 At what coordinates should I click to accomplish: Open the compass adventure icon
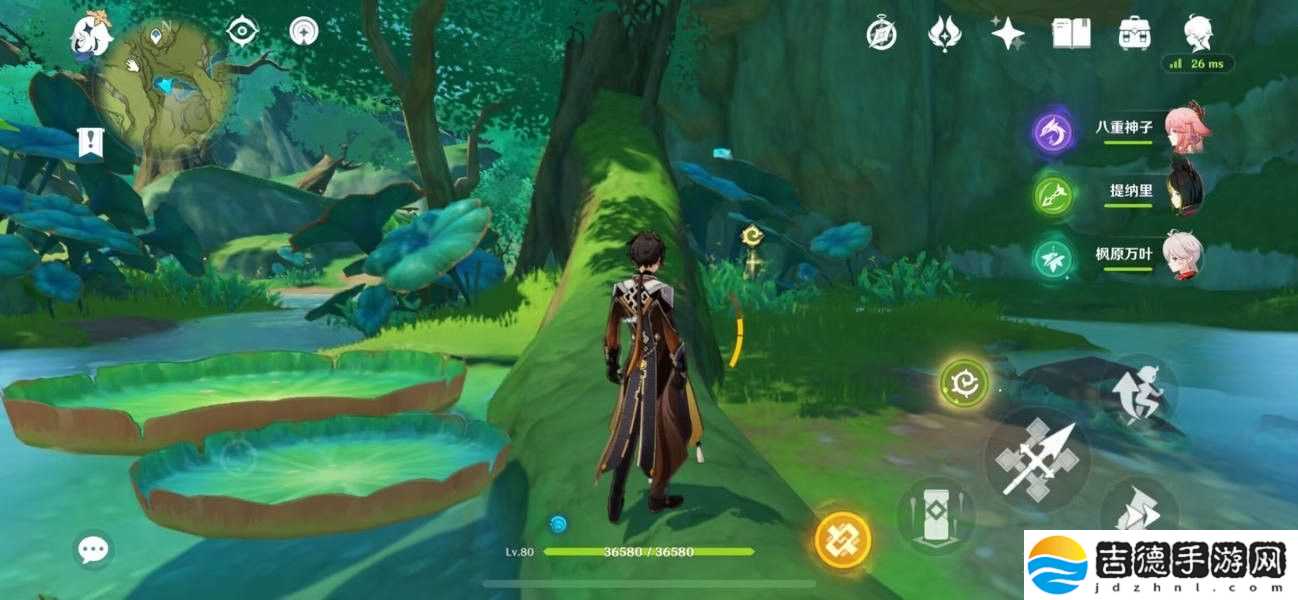881,34
